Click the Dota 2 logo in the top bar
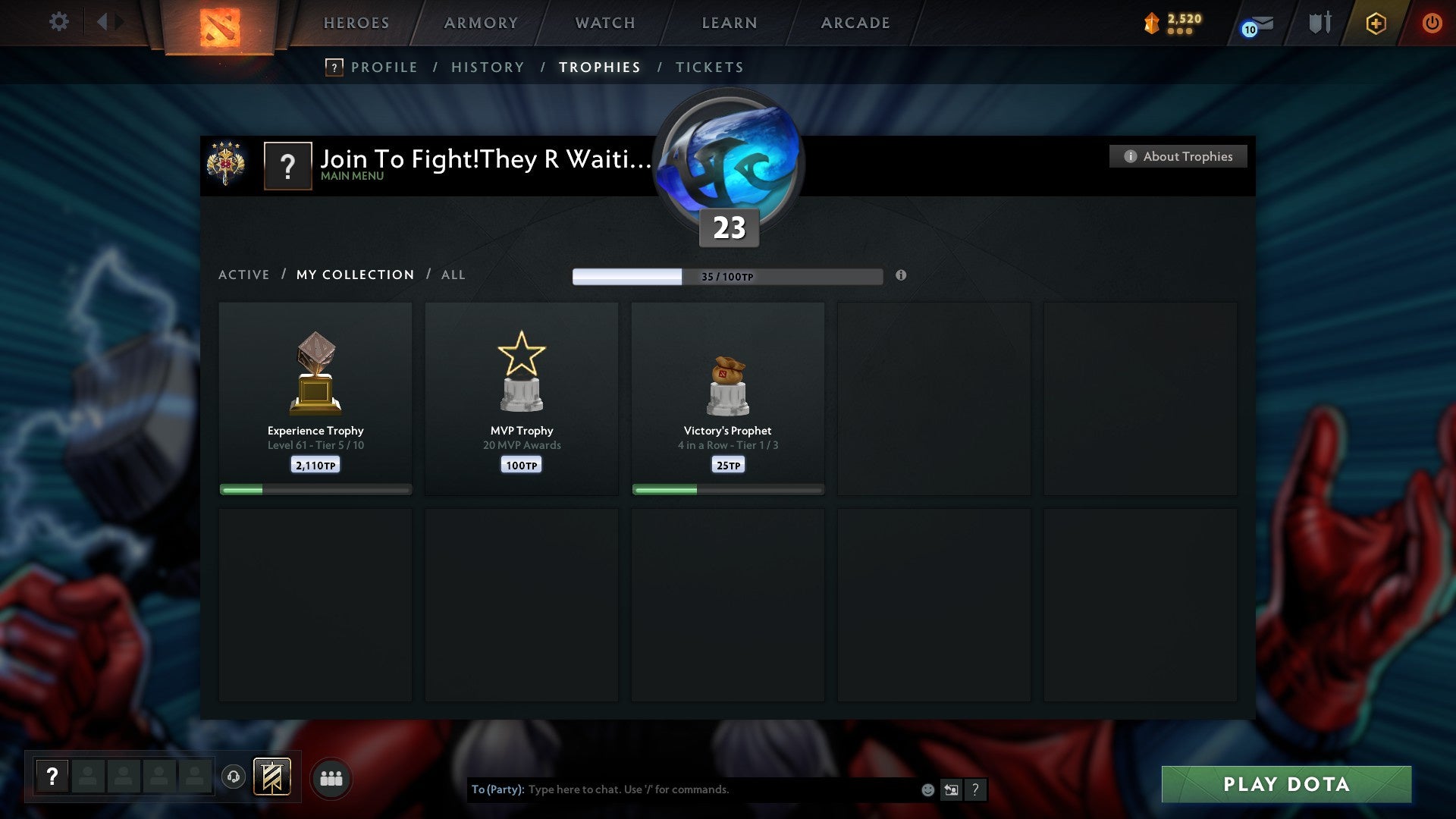Viewport: 1456px width, 819px height. (218, 24)
